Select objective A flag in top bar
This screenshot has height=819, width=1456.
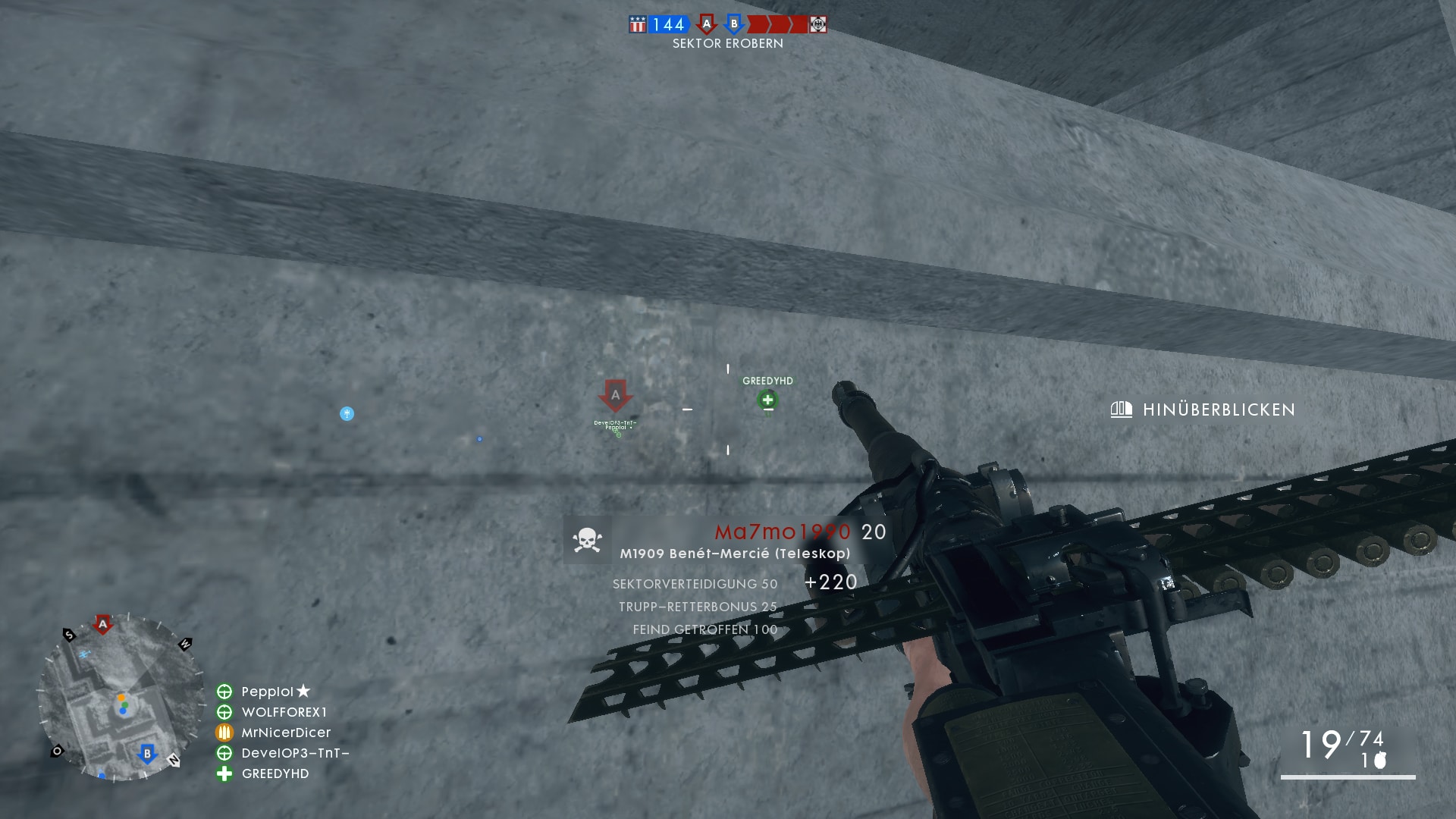pyautogui.click(x=707, y=24)
